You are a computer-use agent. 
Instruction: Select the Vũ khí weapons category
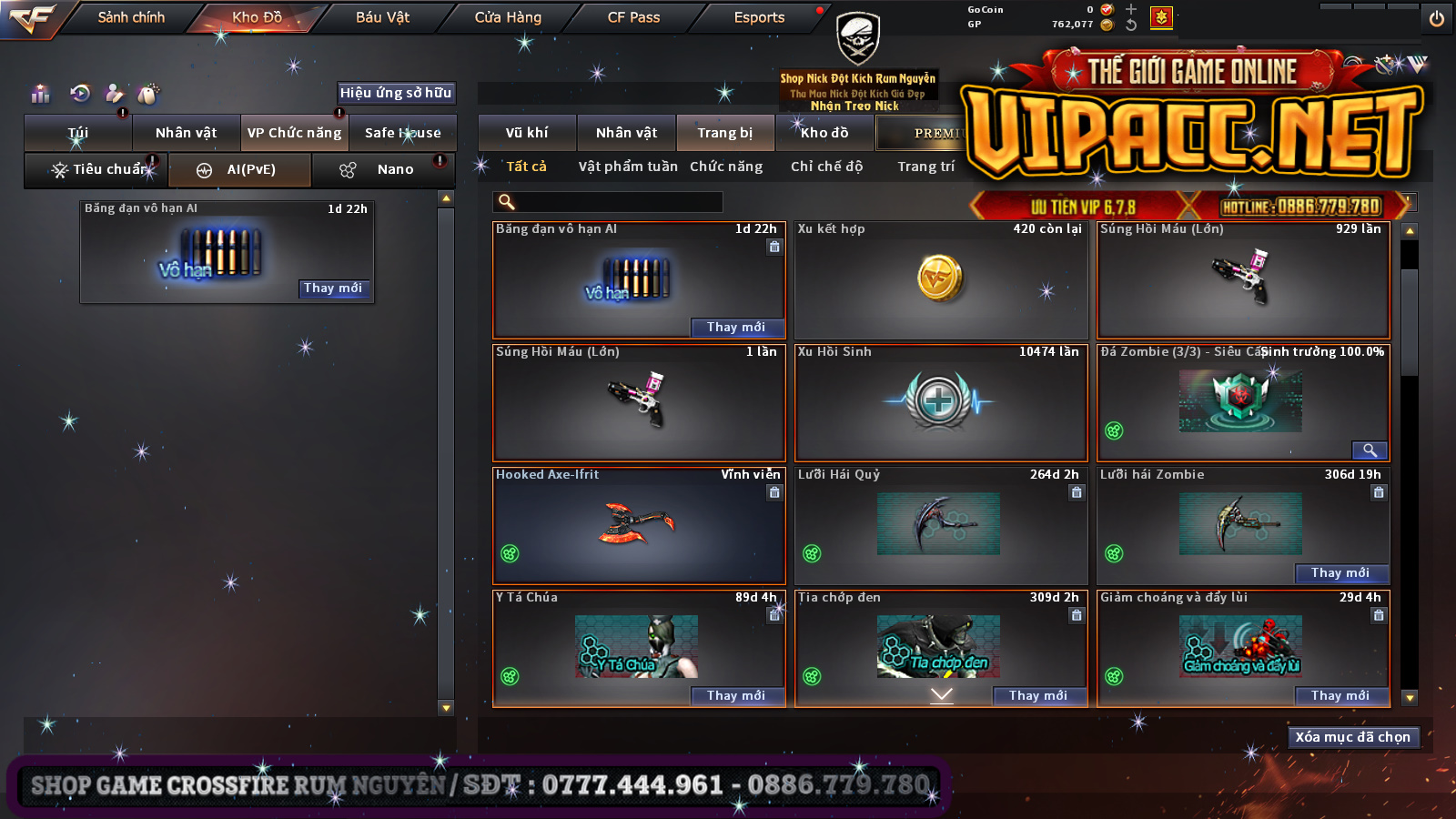point(527,133)
